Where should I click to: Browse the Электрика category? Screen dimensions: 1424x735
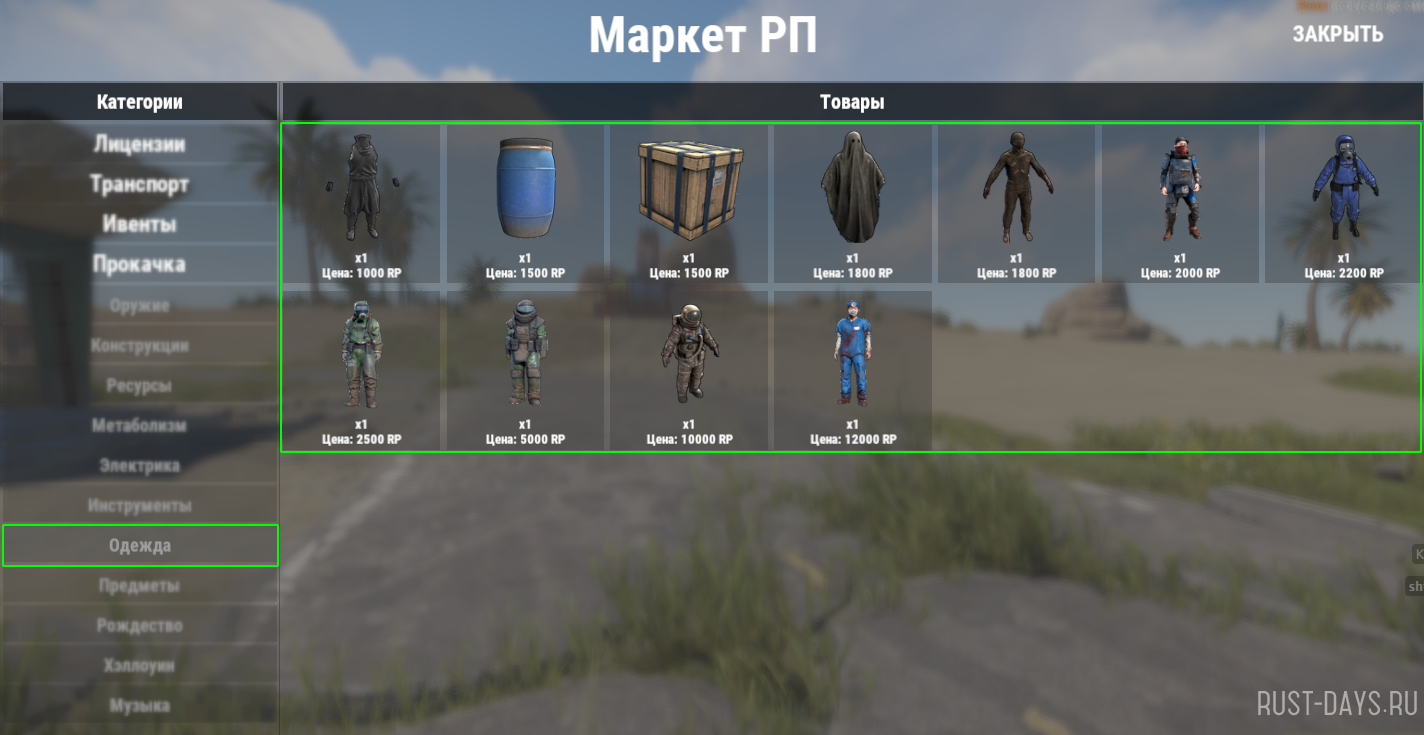pos(140,465)
